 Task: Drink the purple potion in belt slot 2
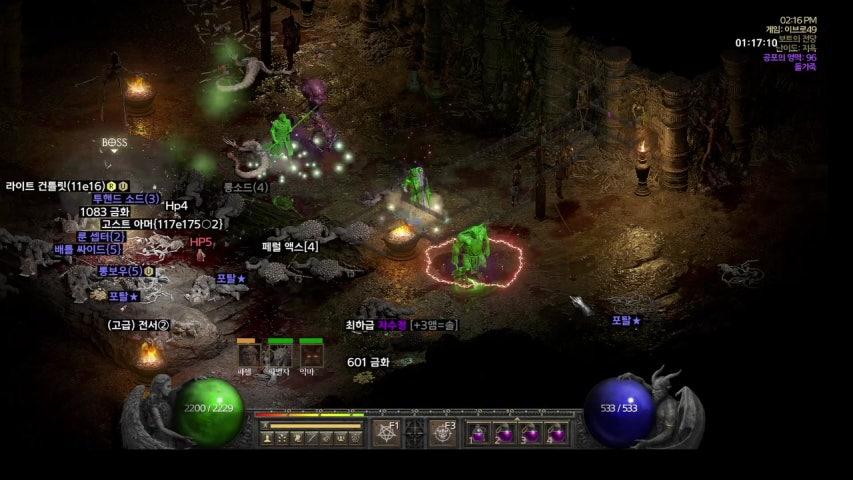(x=505, y=434)
